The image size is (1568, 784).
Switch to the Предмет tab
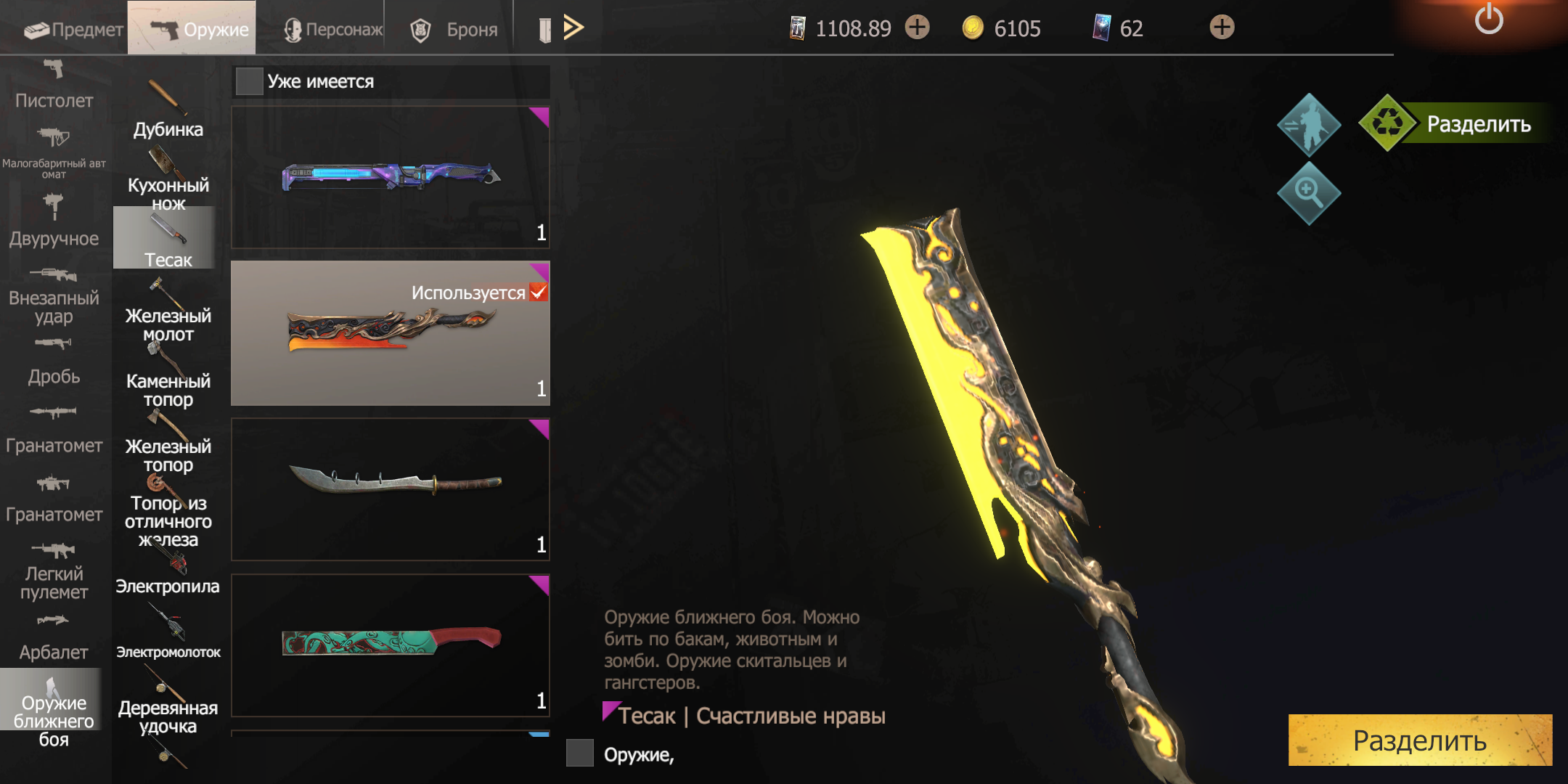click(x=73, y=29)
